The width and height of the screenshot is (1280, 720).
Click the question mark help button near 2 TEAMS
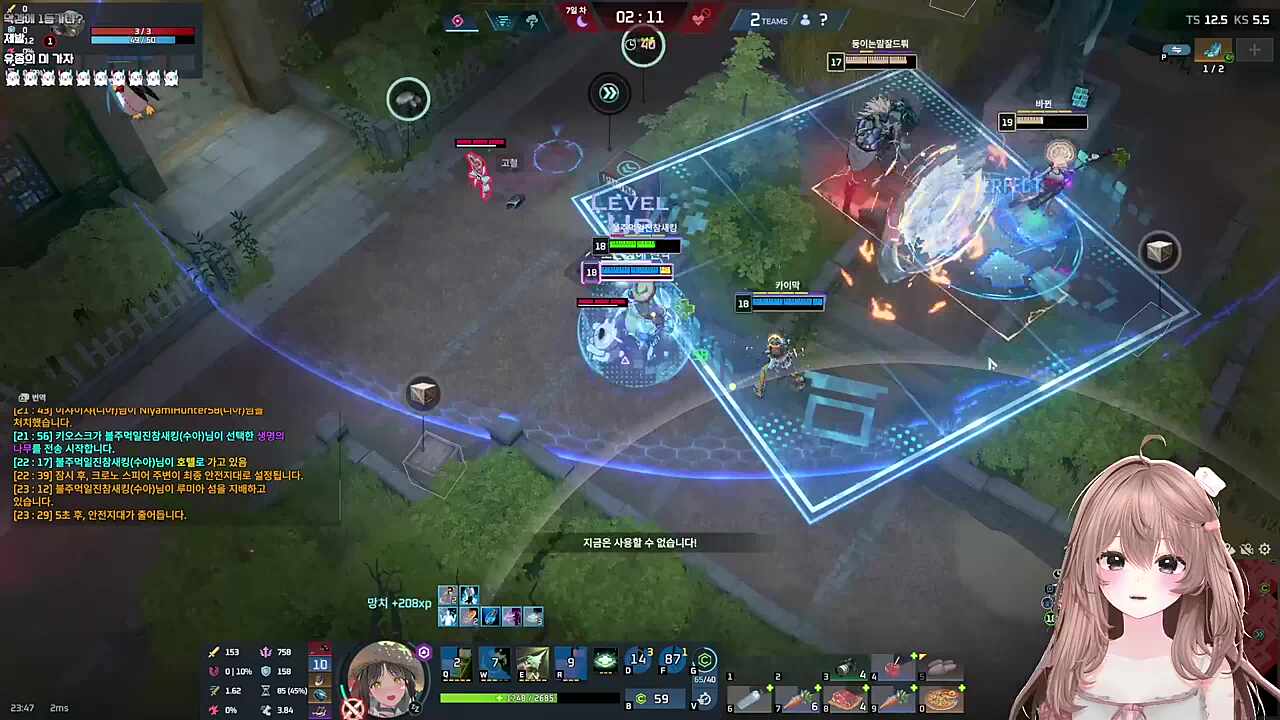[822, 21]
